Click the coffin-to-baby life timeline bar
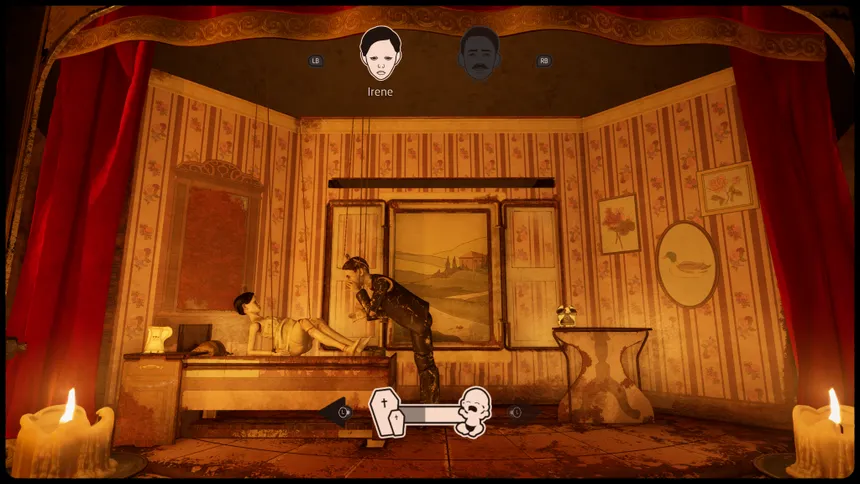The width and height of the screenshot is (860, 484). coord(429,412)
